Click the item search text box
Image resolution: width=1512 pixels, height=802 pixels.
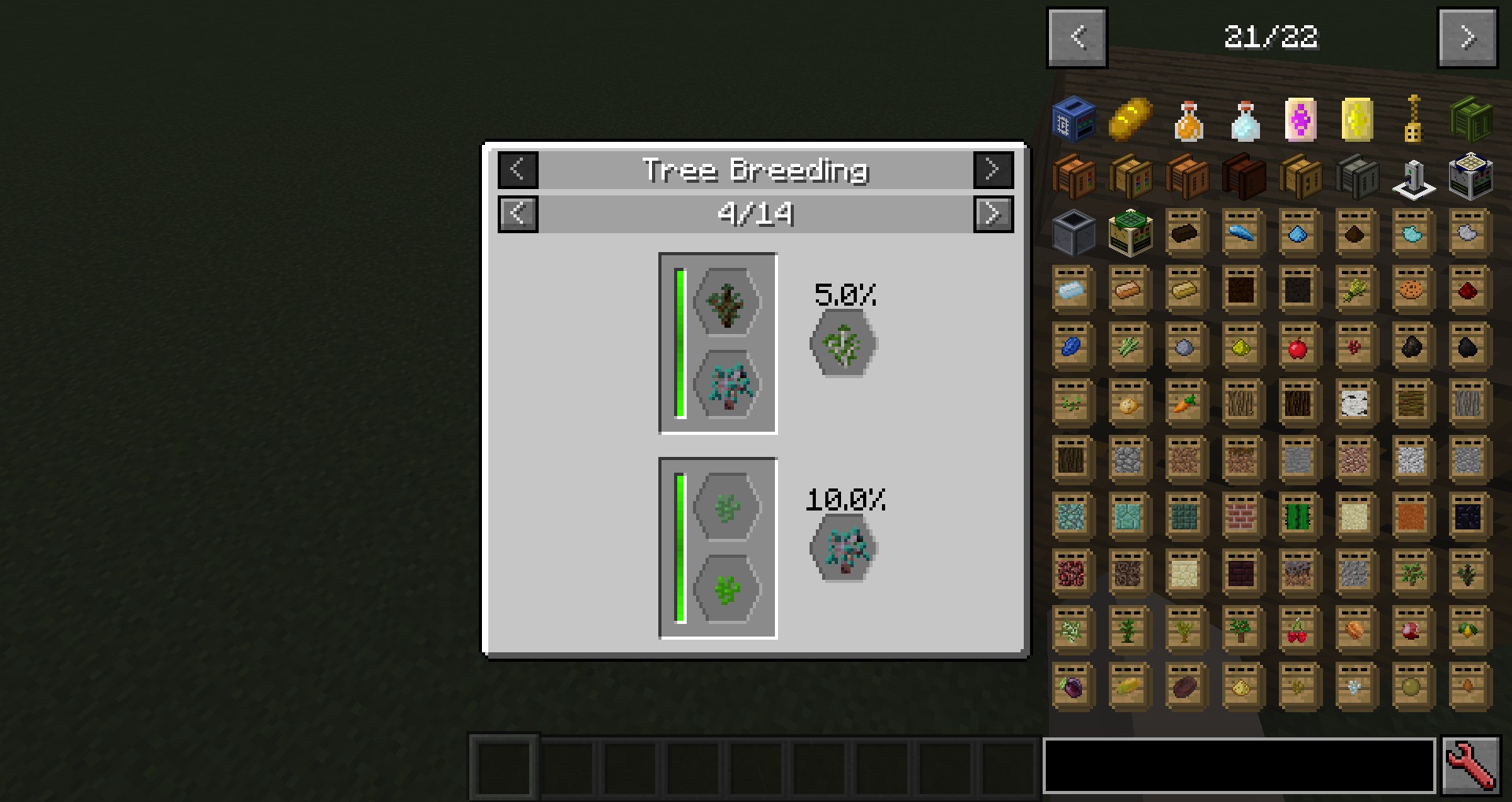click(x=1239, y=765)
